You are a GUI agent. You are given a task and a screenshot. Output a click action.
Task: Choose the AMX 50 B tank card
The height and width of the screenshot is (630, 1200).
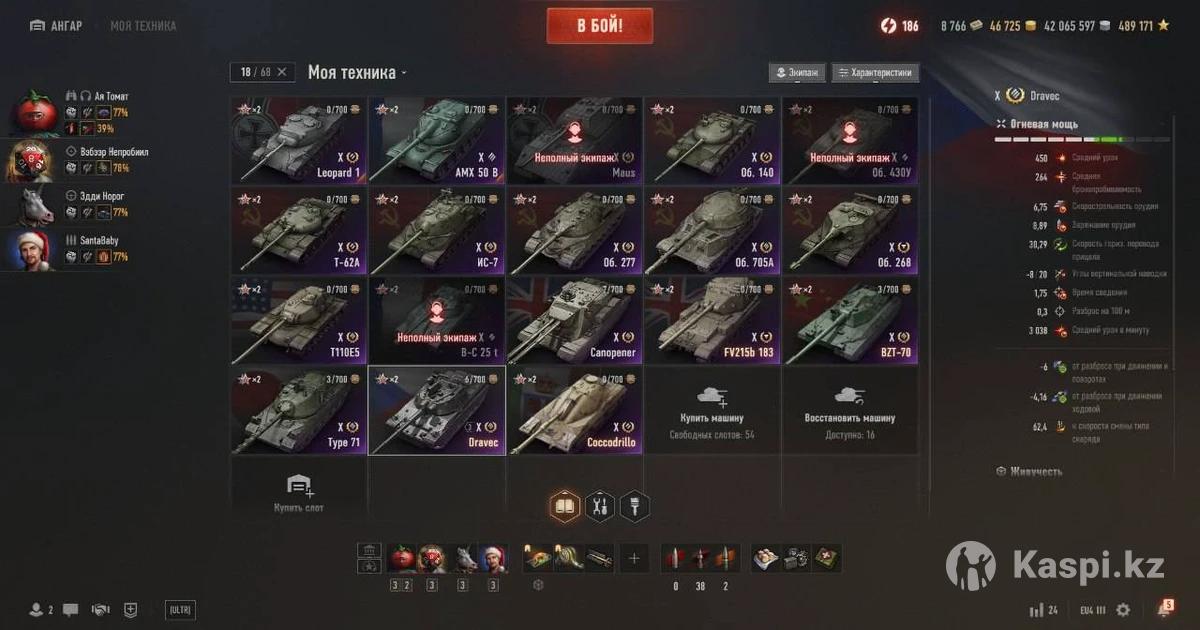tap(437, 141)
